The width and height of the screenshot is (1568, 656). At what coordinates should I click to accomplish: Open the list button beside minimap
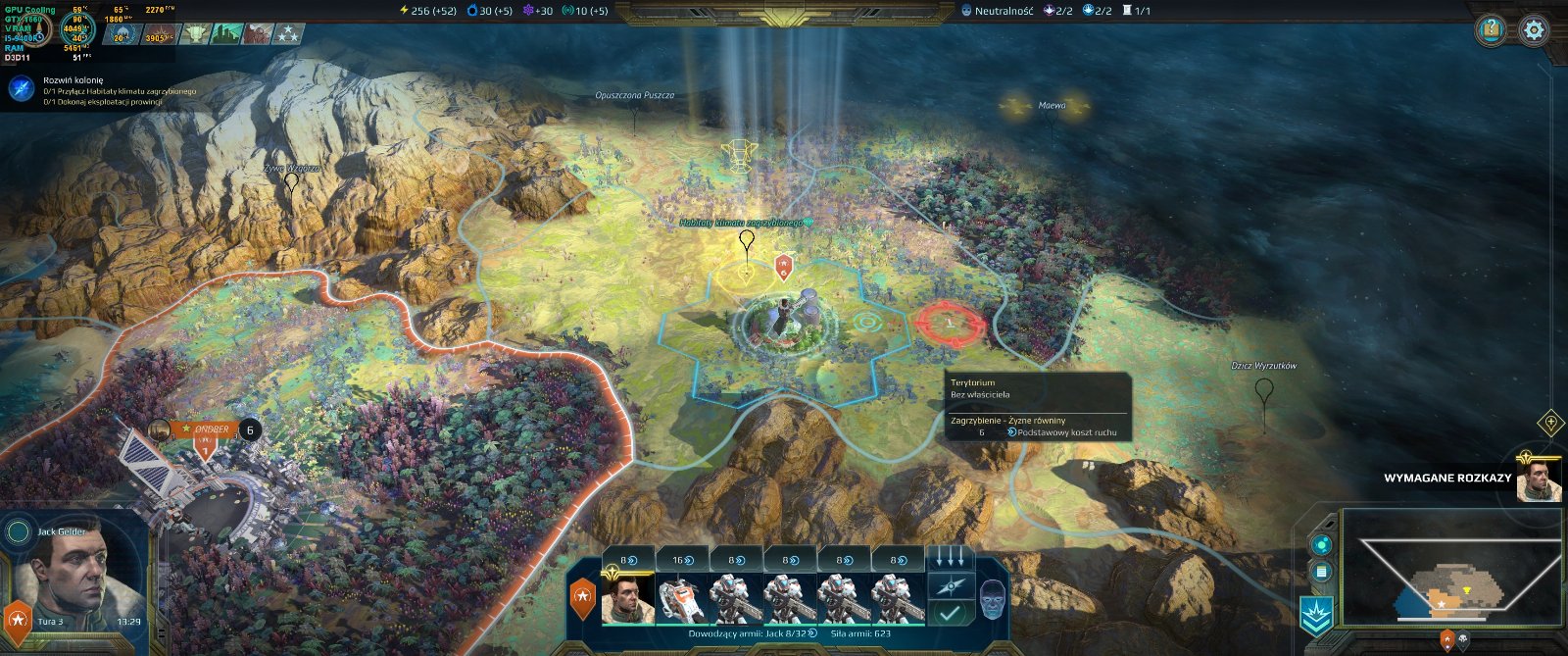click(x=1322, y=572)
